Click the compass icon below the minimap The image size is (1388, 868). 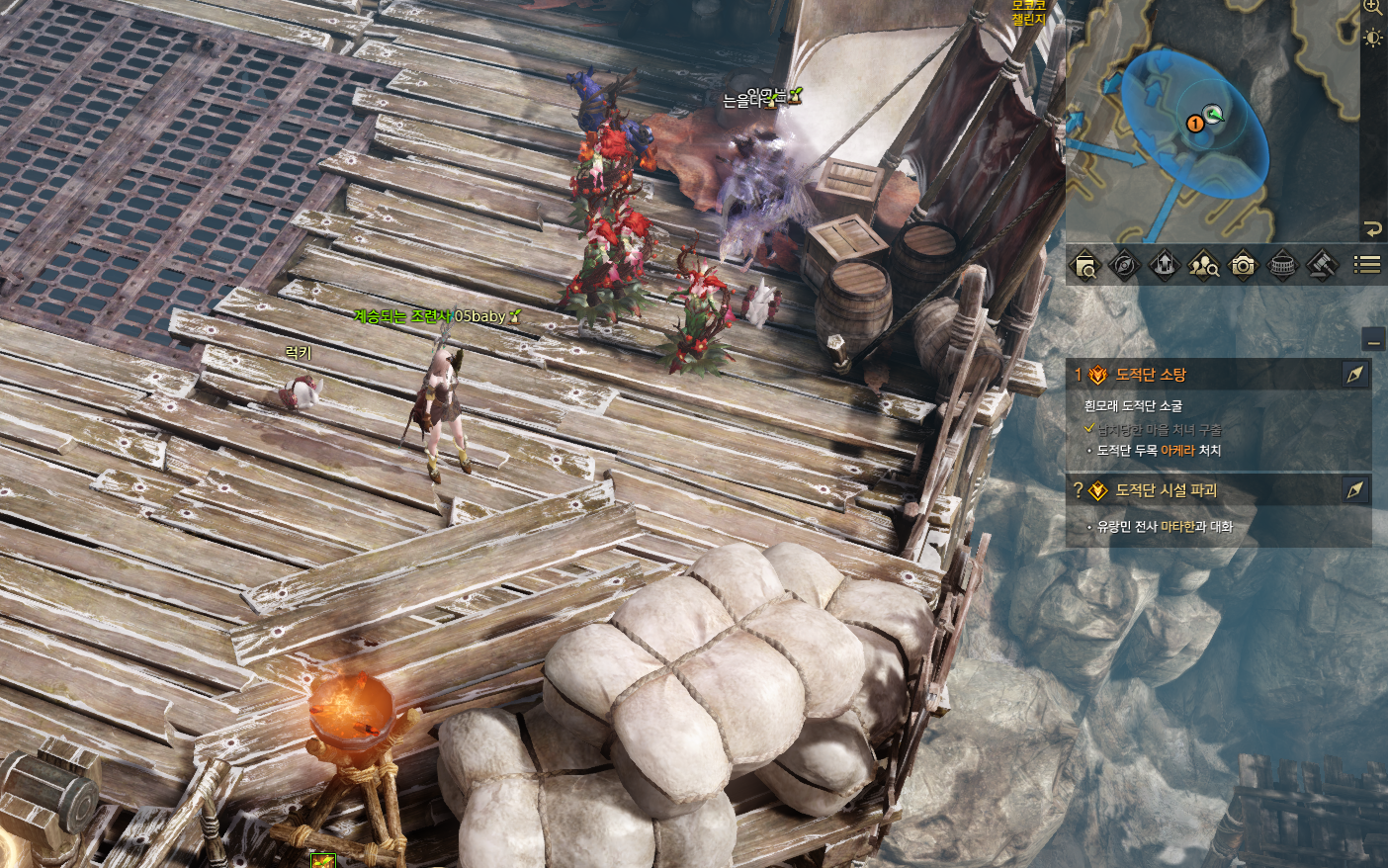(1125, 265)
